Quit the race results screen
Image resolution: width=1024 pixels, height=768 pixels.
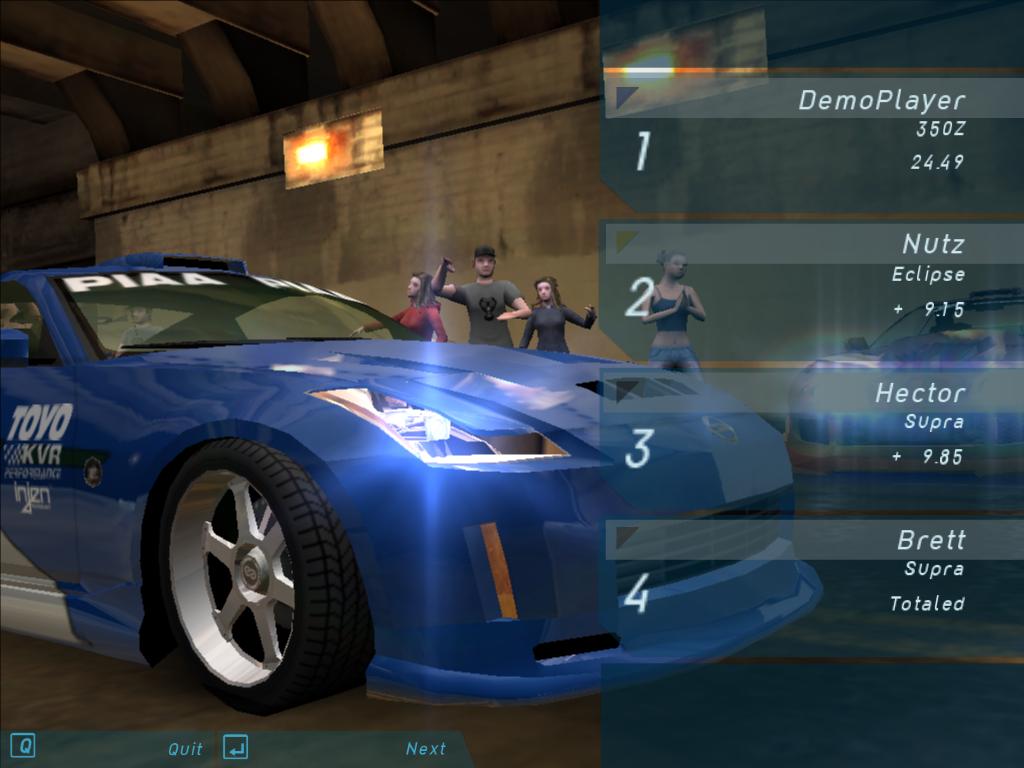click(x=185, y=748)
